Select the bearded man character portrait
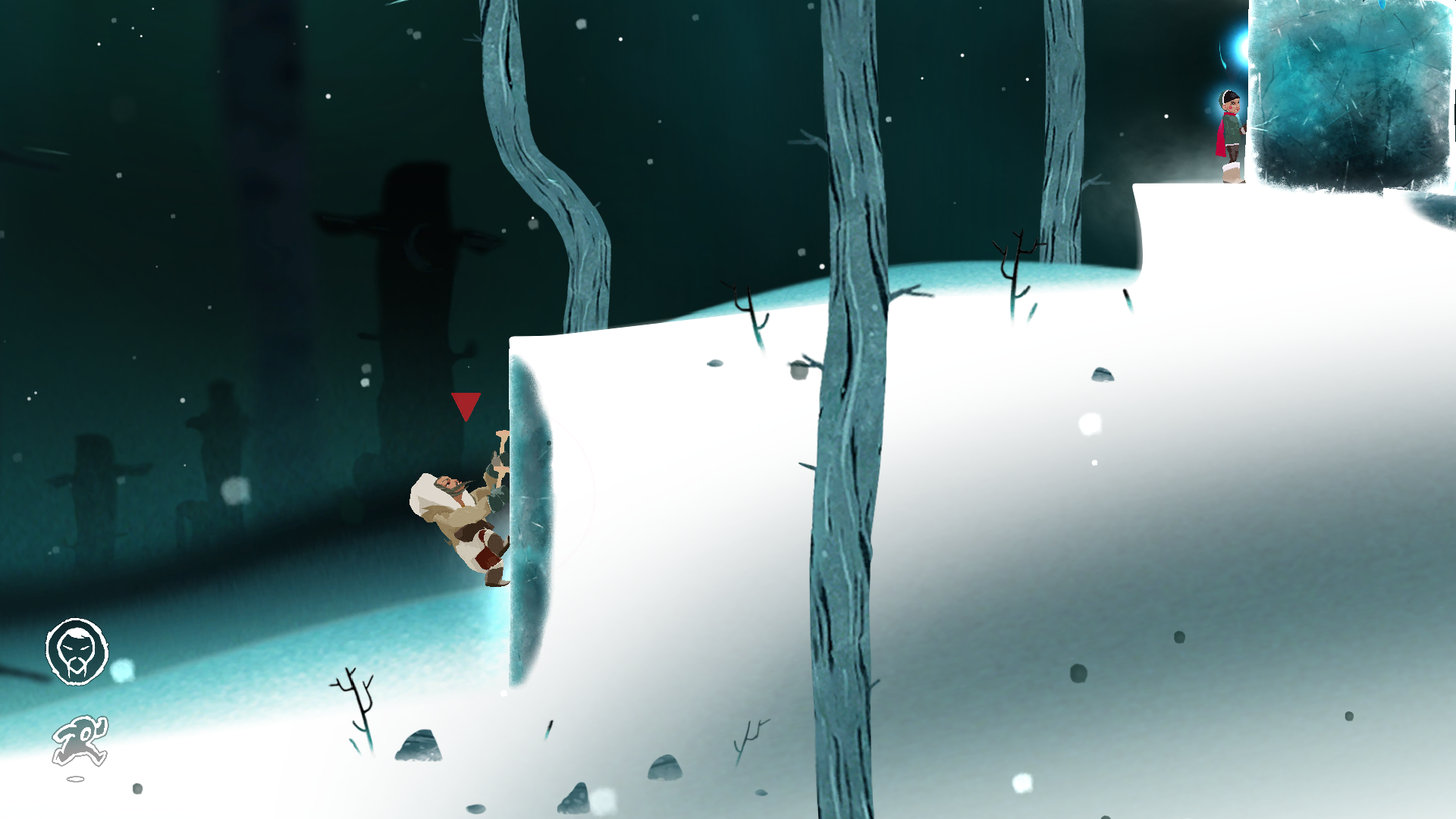The width and height of the screenshot is (1456, 819). (x=77, y=651)
